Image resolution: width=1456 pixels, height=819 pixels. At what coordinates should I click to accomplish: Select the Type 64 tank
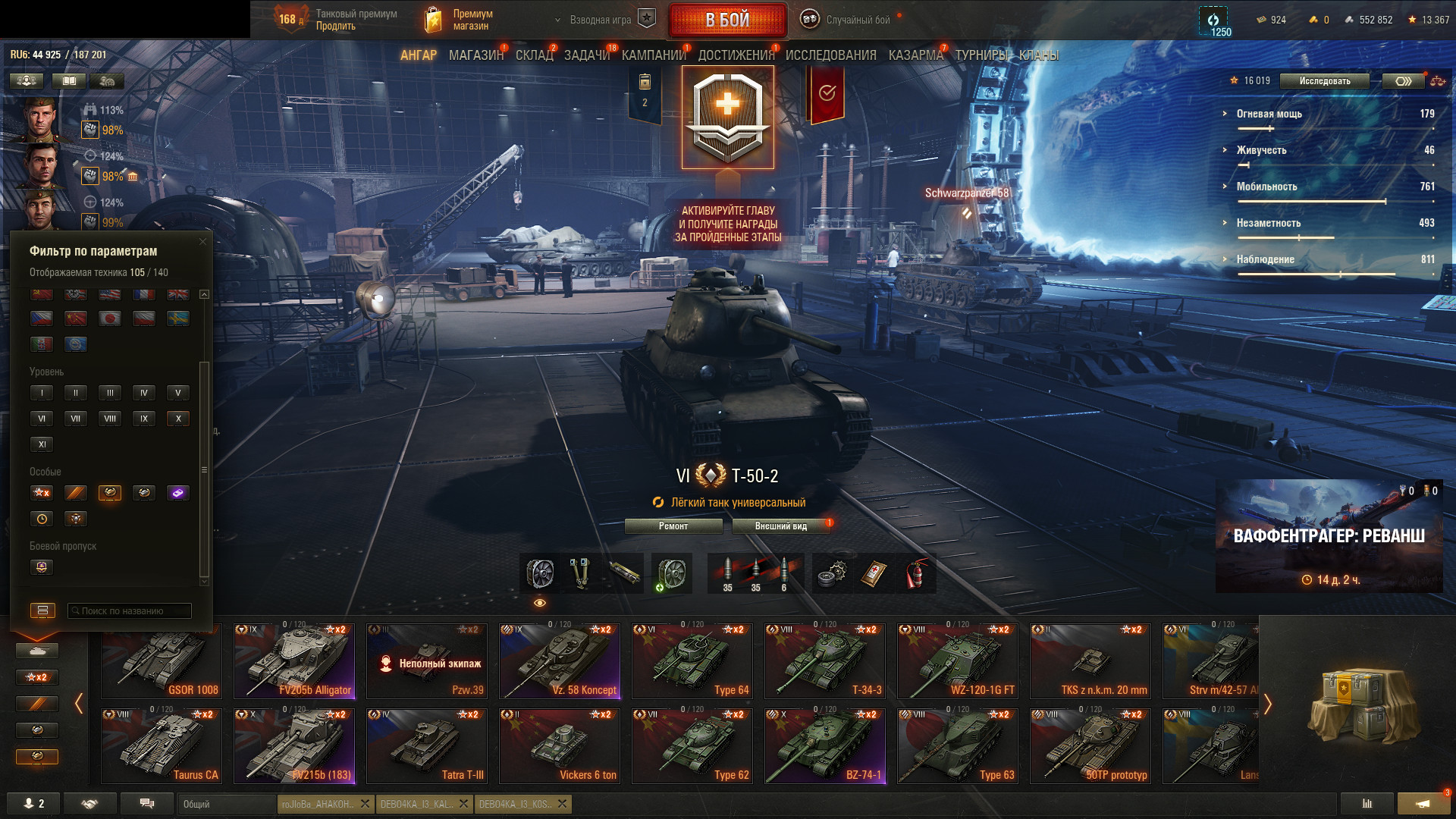[x=692, y=661]
